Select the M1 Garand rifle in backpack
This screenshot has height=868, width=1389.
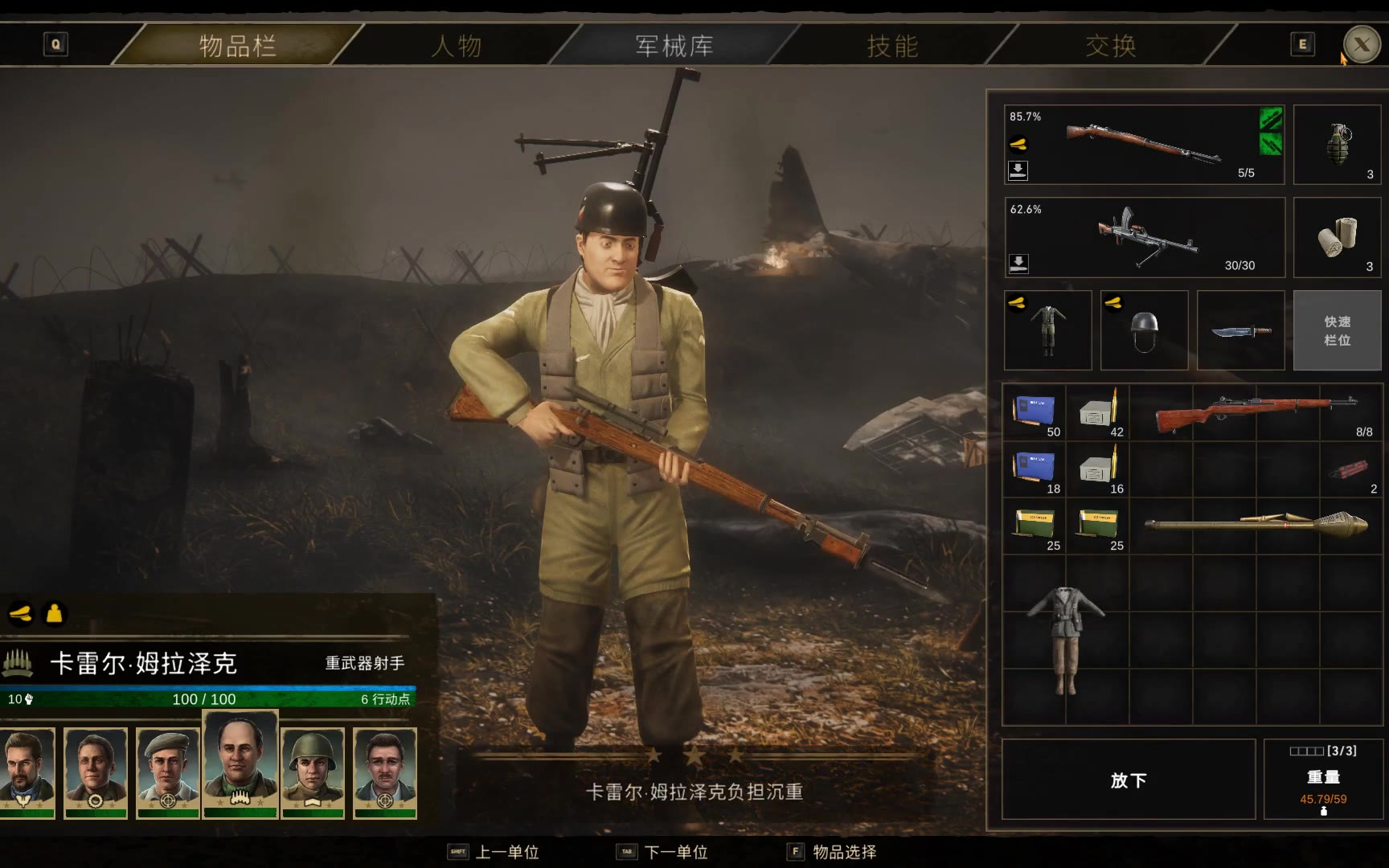tap(1256, 412)
